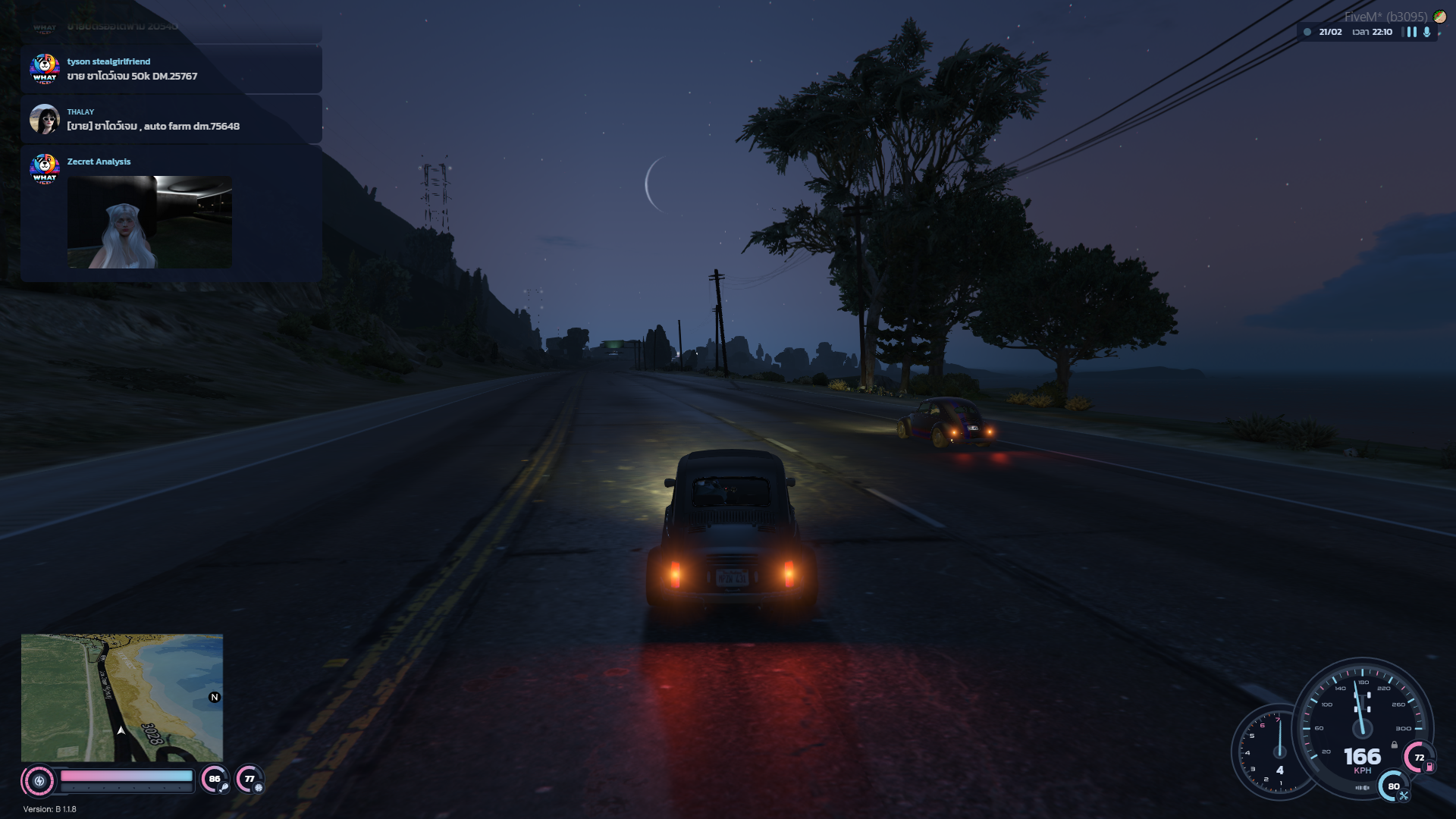
Task: Click the vehicle door lock icon
Action: click(x=1394, y=745)
